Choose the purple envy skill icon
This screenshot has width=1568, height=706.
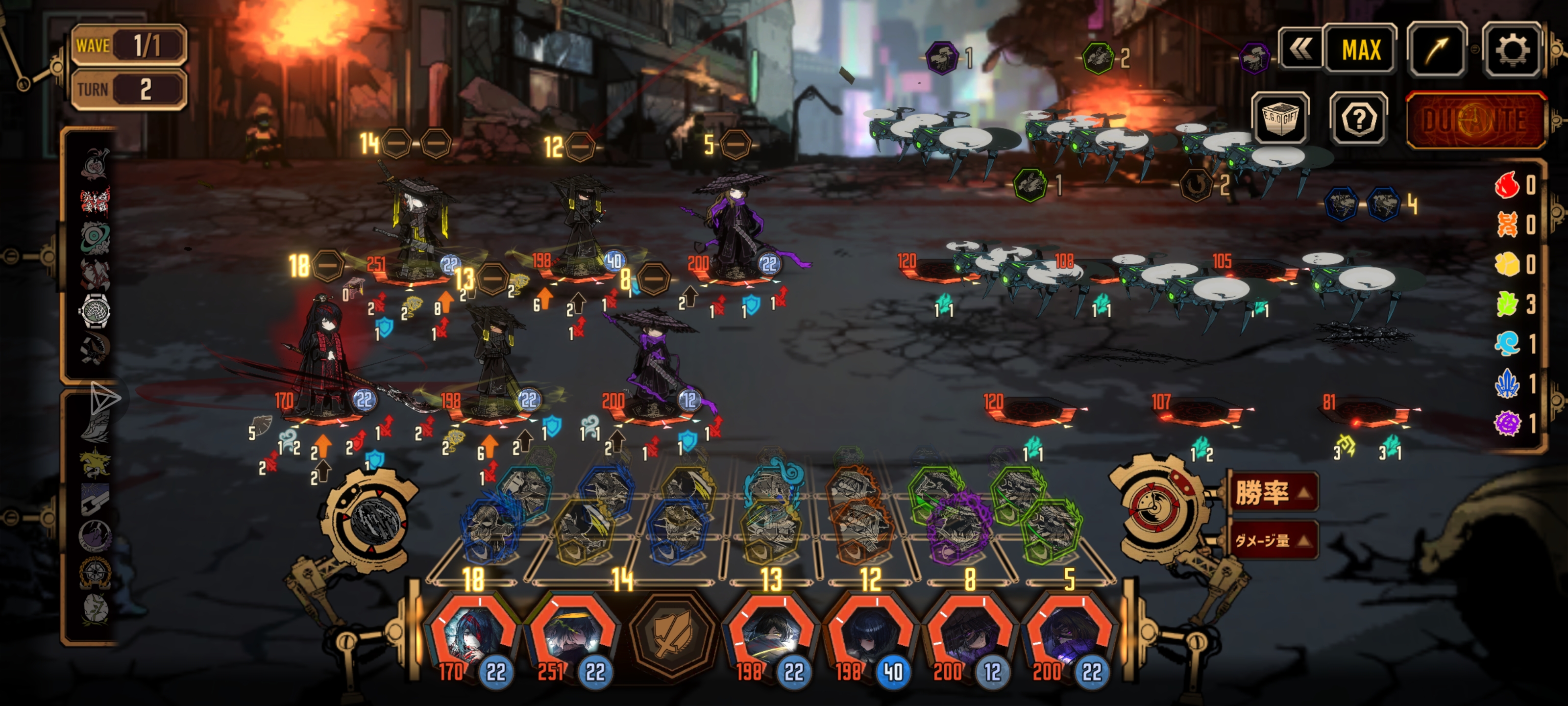pyautogui.click(x=959, y=525)
